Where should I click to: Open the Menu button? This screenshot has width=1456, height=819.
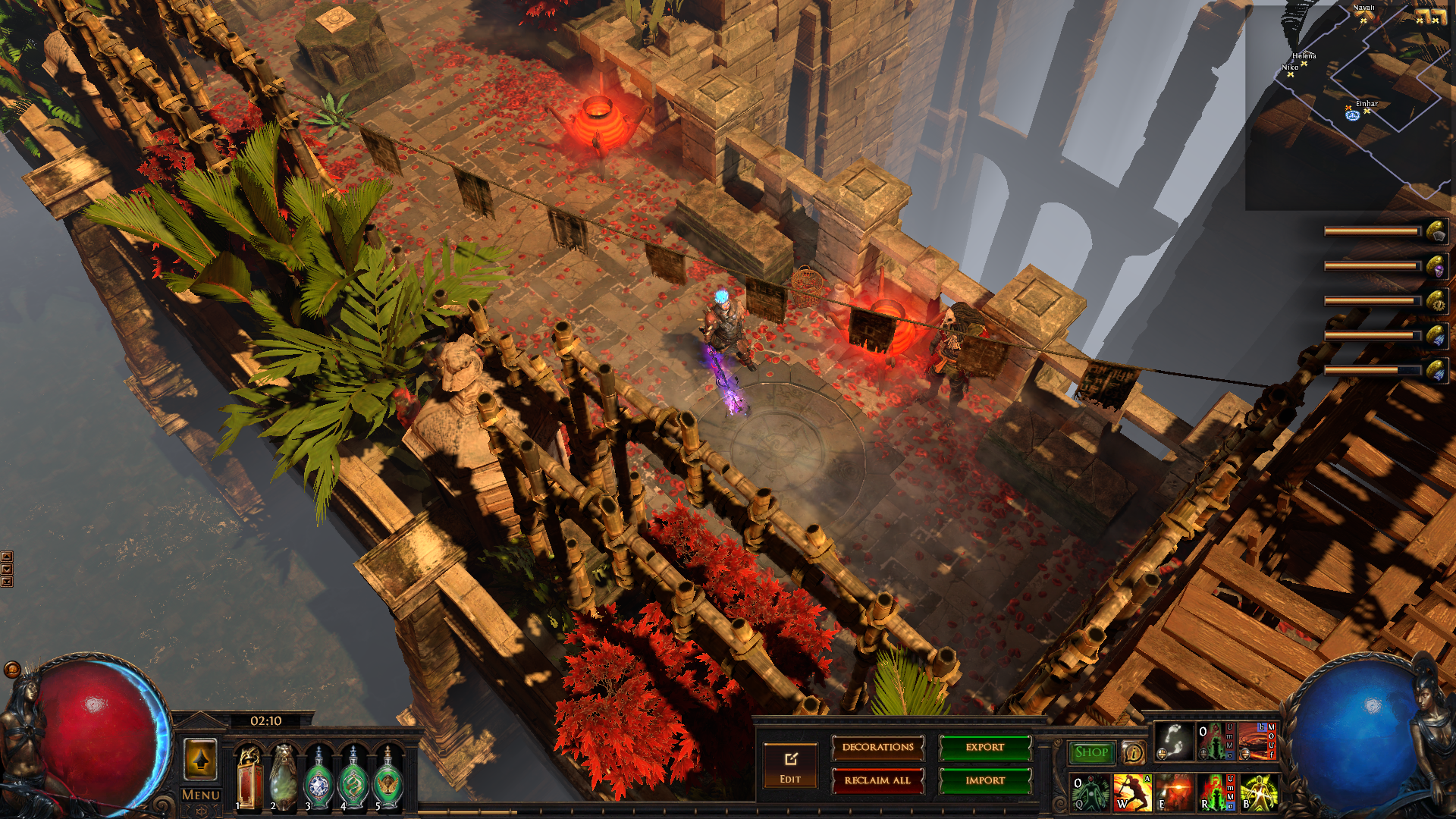click(201, 795)
